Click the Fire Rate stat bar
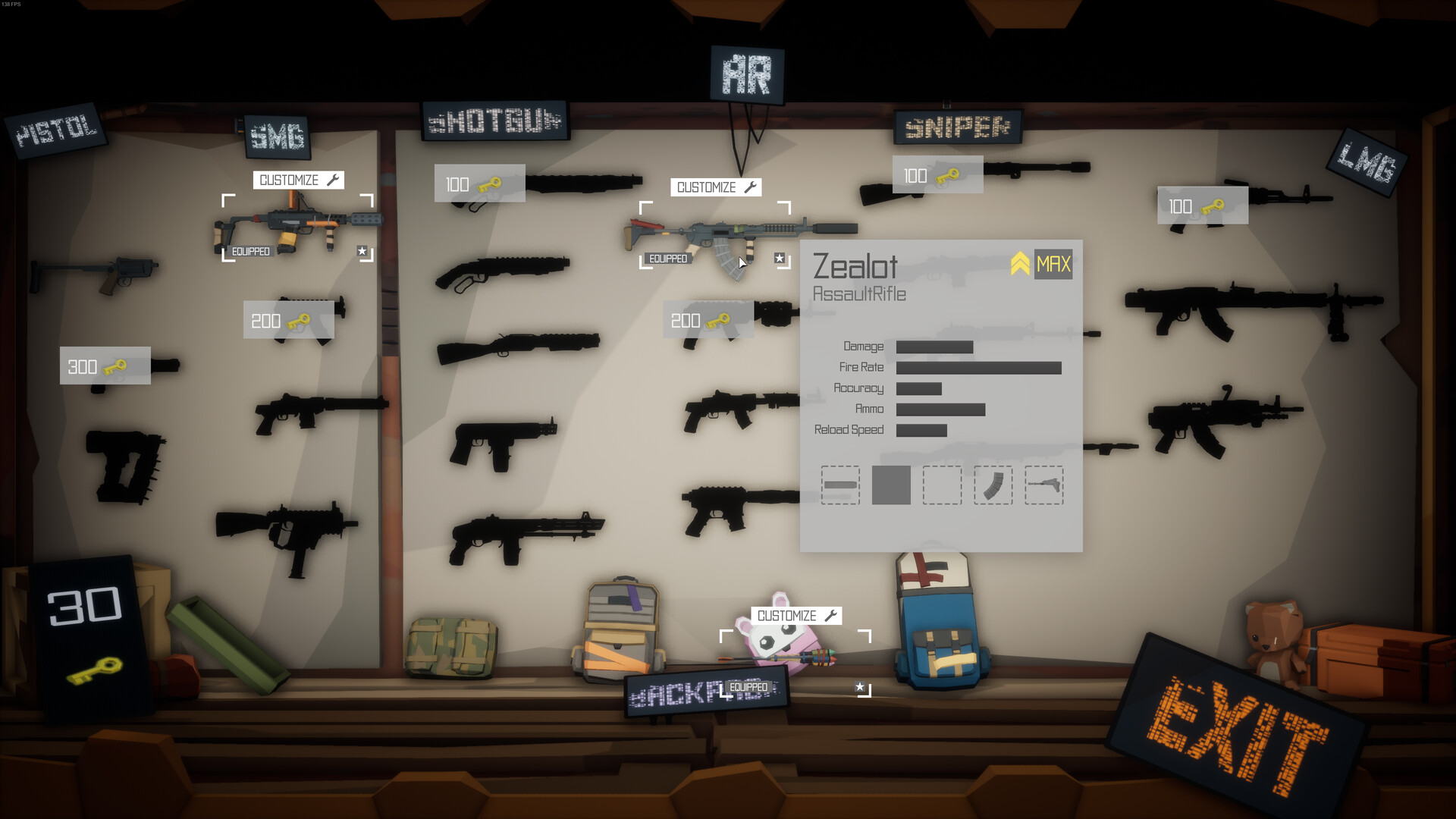 coord(978,367)
